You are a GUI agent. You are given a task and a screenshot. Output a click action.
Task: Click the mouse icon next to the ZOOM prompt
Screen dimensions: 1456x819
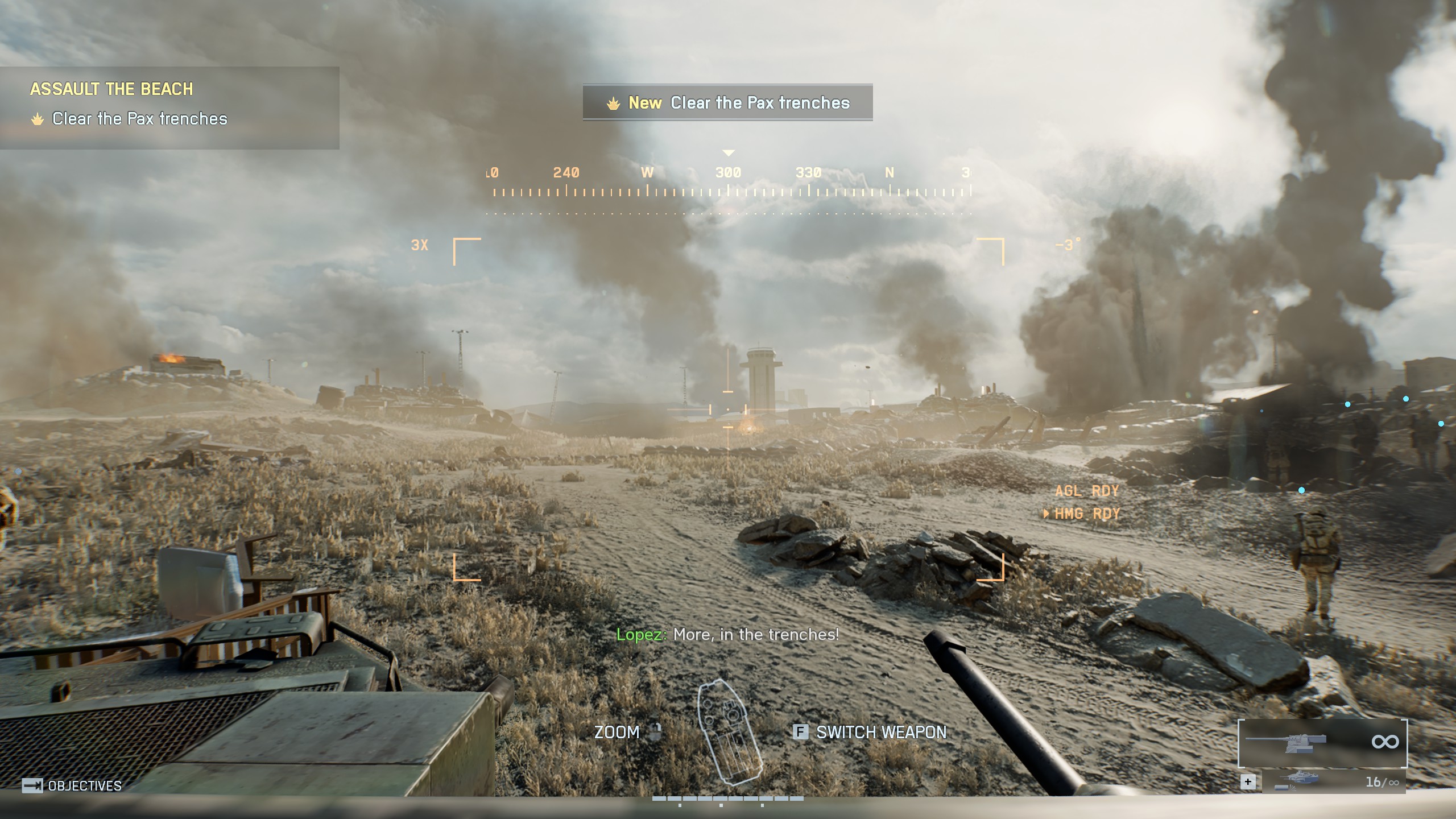[655, 733]
